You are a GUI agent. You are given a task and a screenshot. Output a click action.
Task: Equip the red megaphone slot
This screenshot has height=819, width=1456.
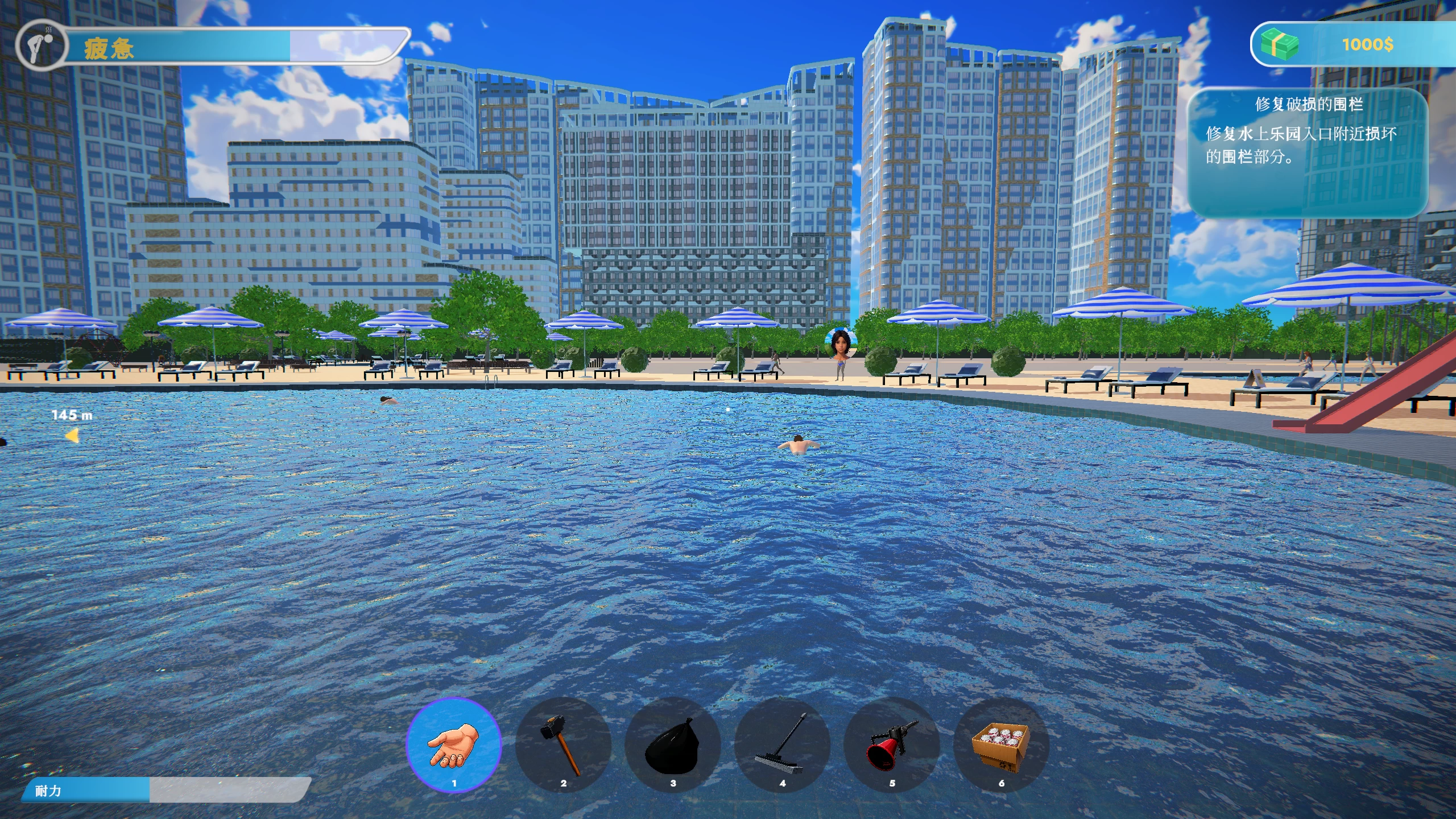tap(891, 744)
